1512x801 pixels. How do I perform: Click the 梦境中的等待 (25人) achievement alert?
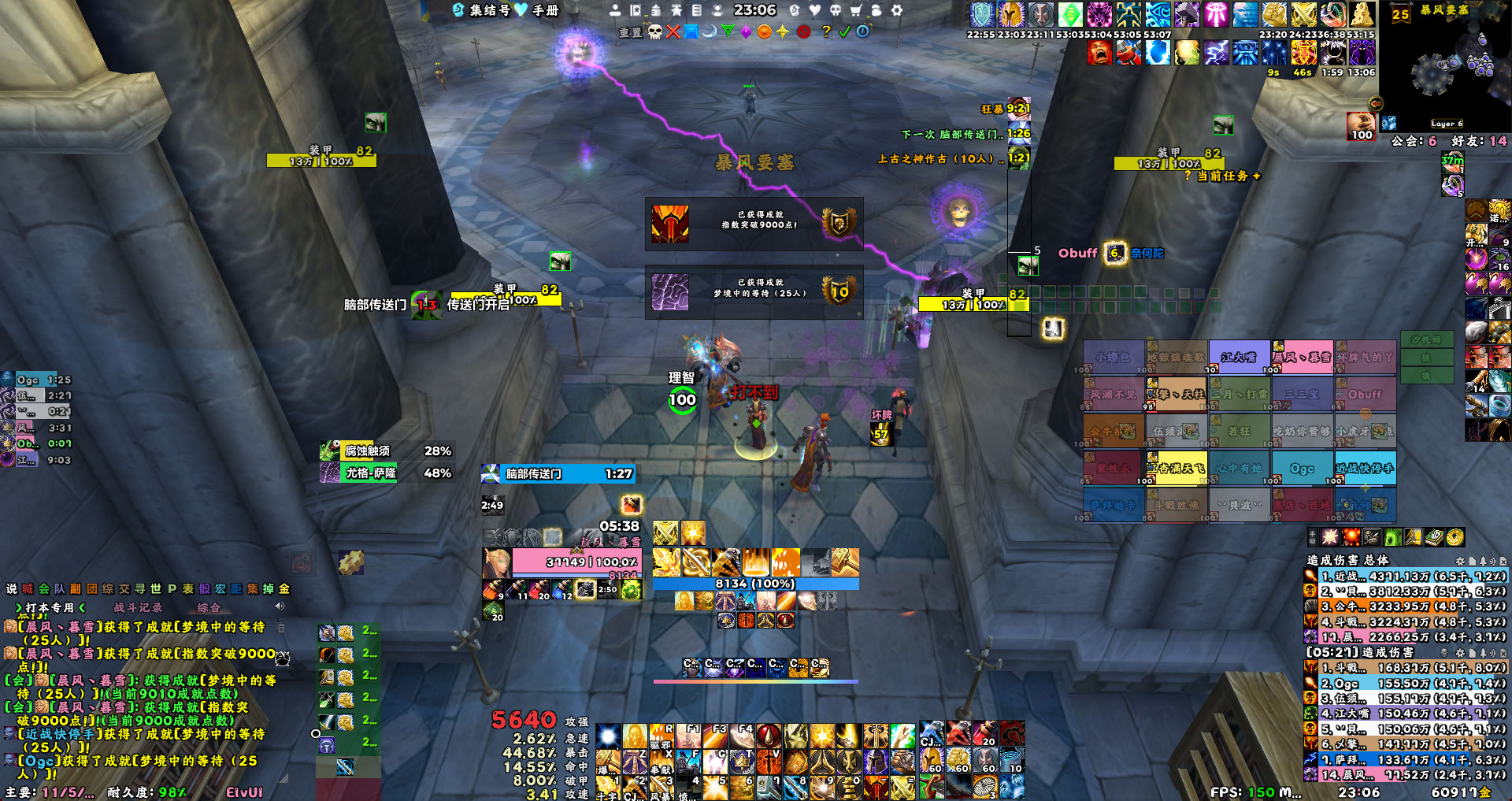click(754, 291)
